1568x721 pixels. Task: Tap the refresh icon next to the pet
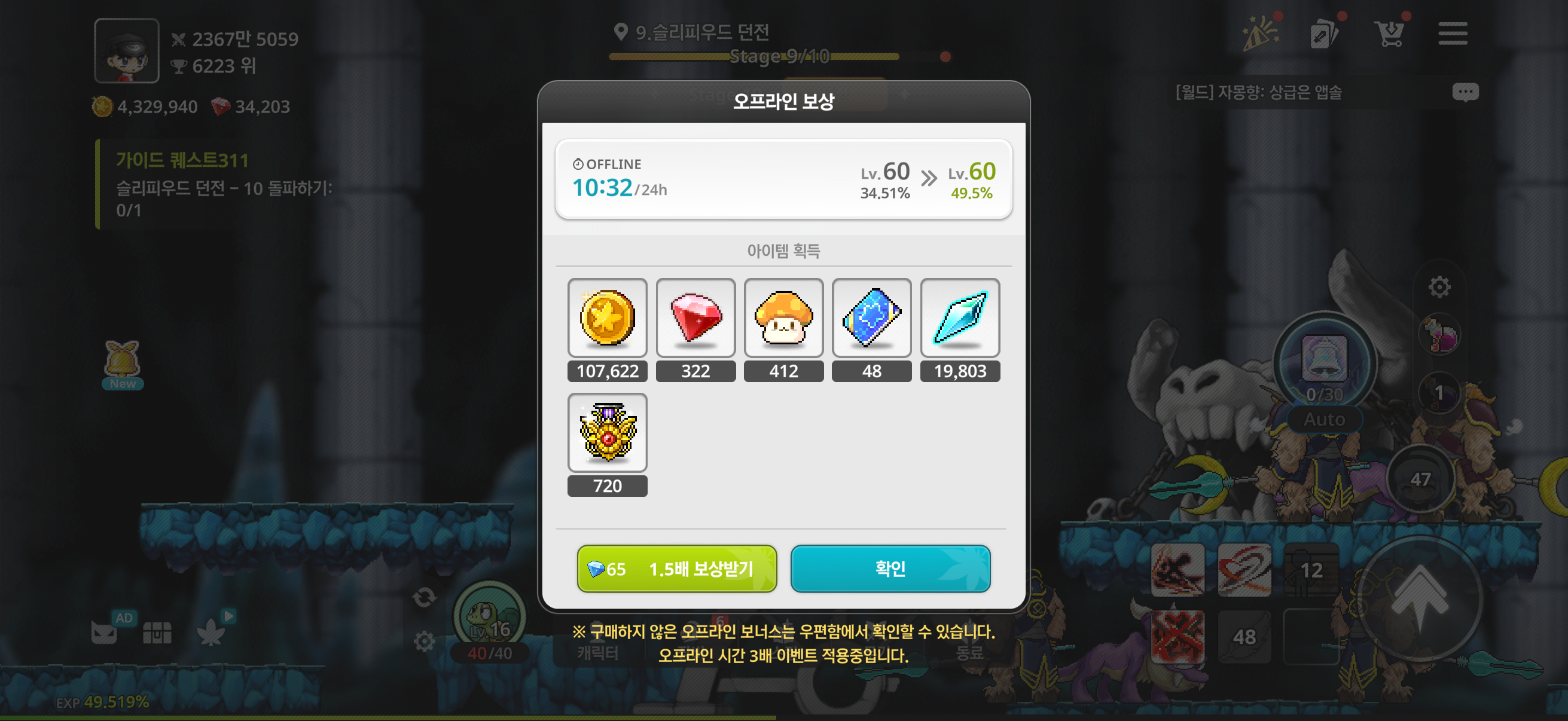pos(424,598)
